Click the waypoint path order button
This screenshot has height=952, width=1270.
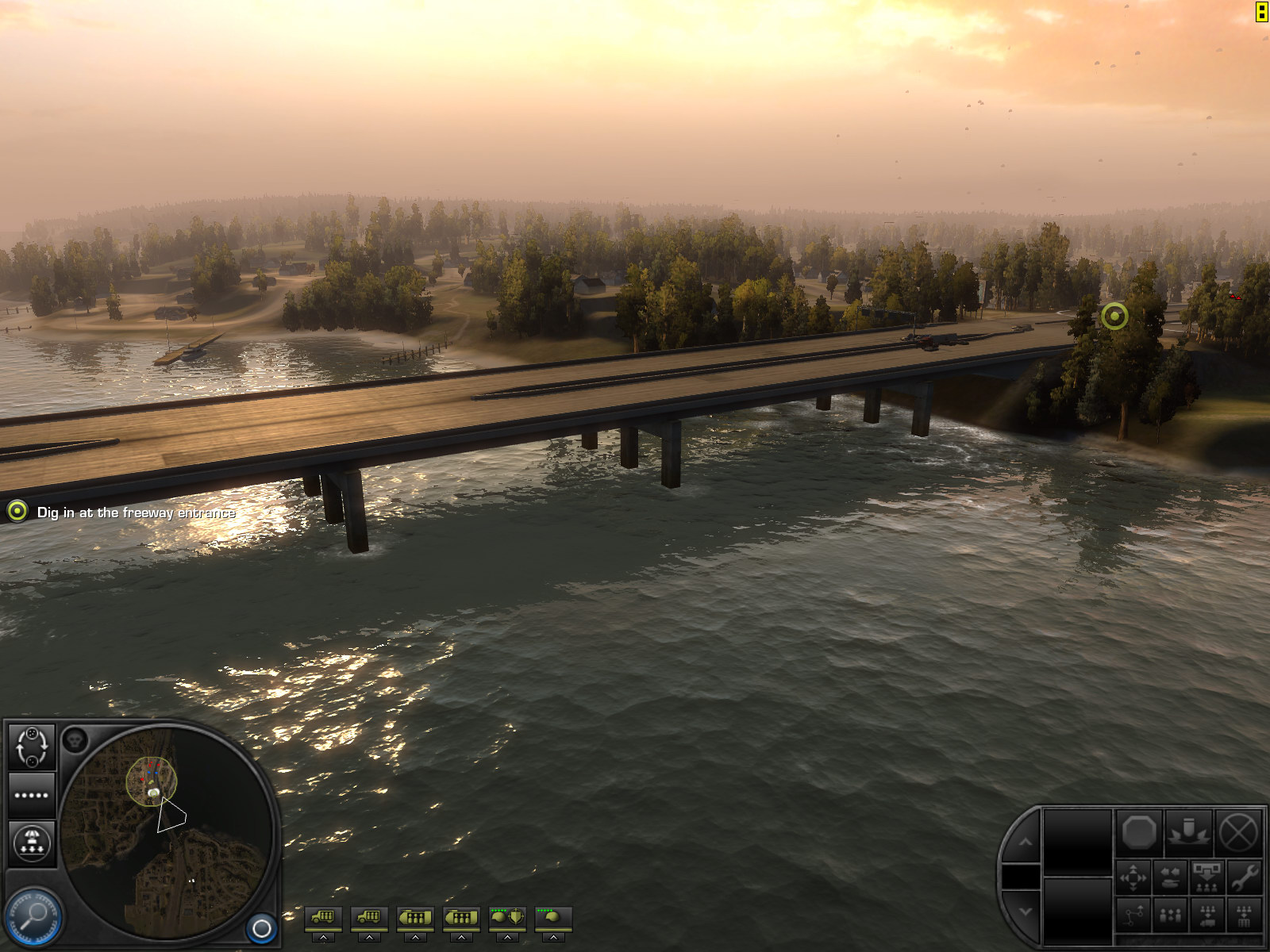(x=1133, y=916)
